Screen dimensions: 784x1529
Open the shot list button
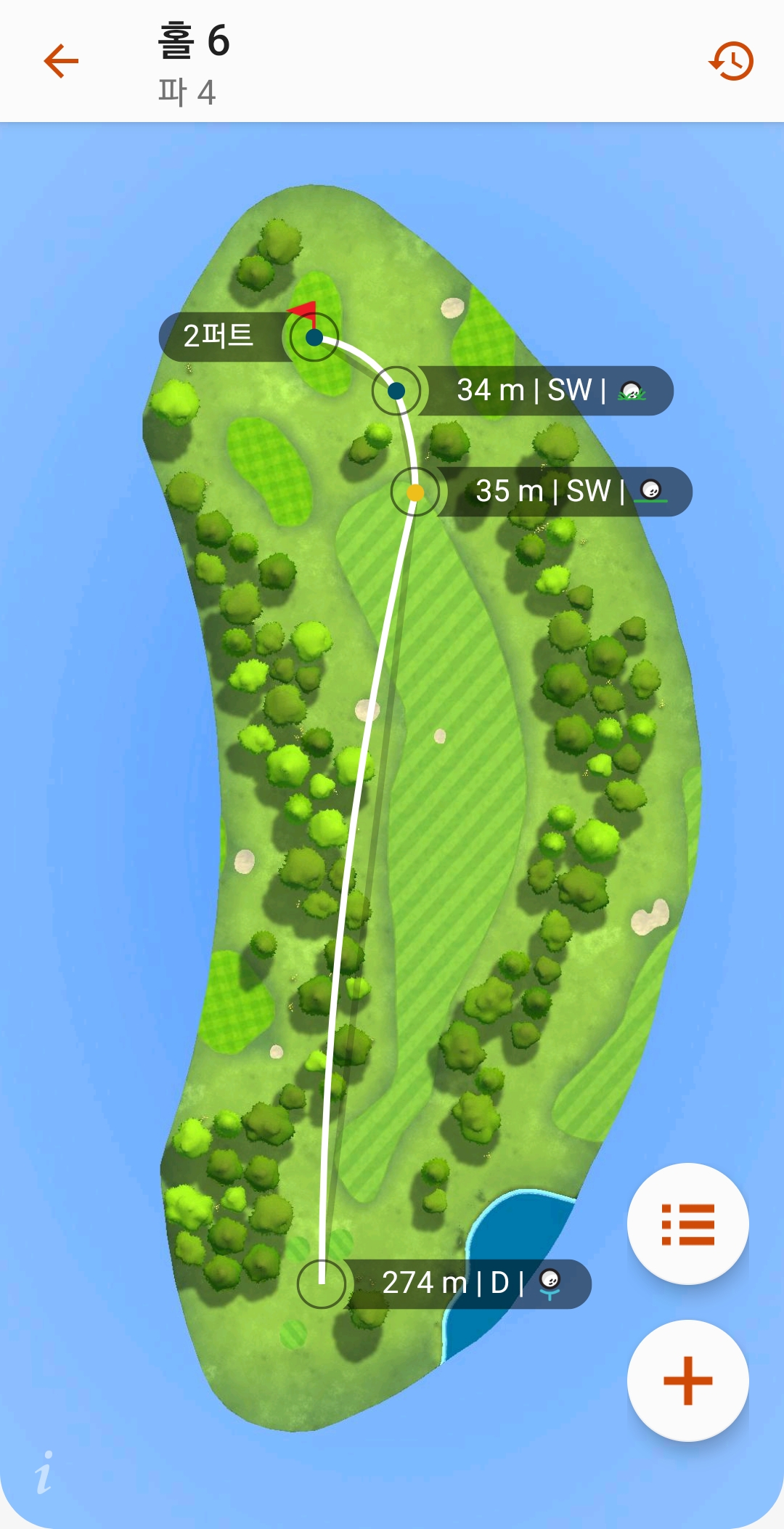coord(687,1224)
